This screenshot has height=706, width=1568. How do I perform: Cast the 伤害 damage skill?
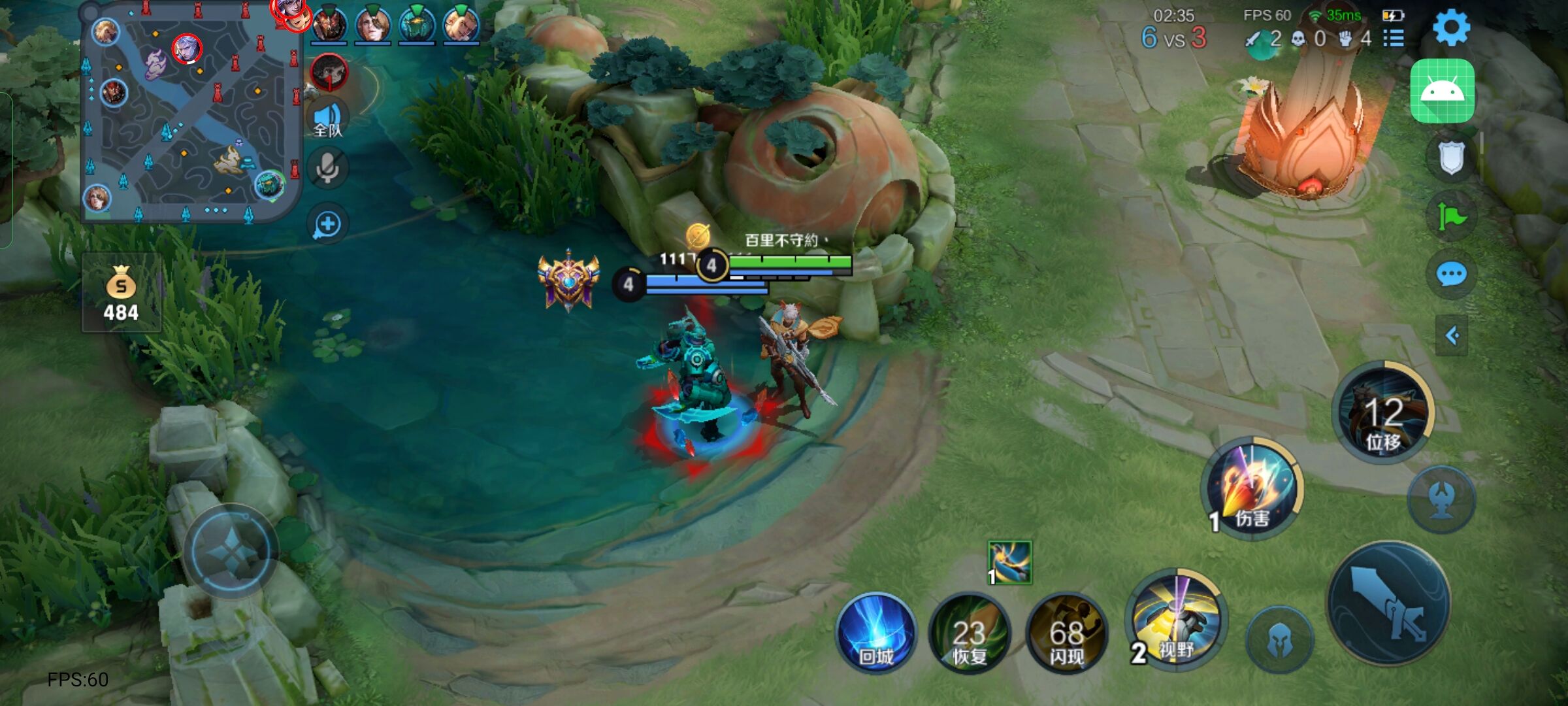(x=1252, y=487)
